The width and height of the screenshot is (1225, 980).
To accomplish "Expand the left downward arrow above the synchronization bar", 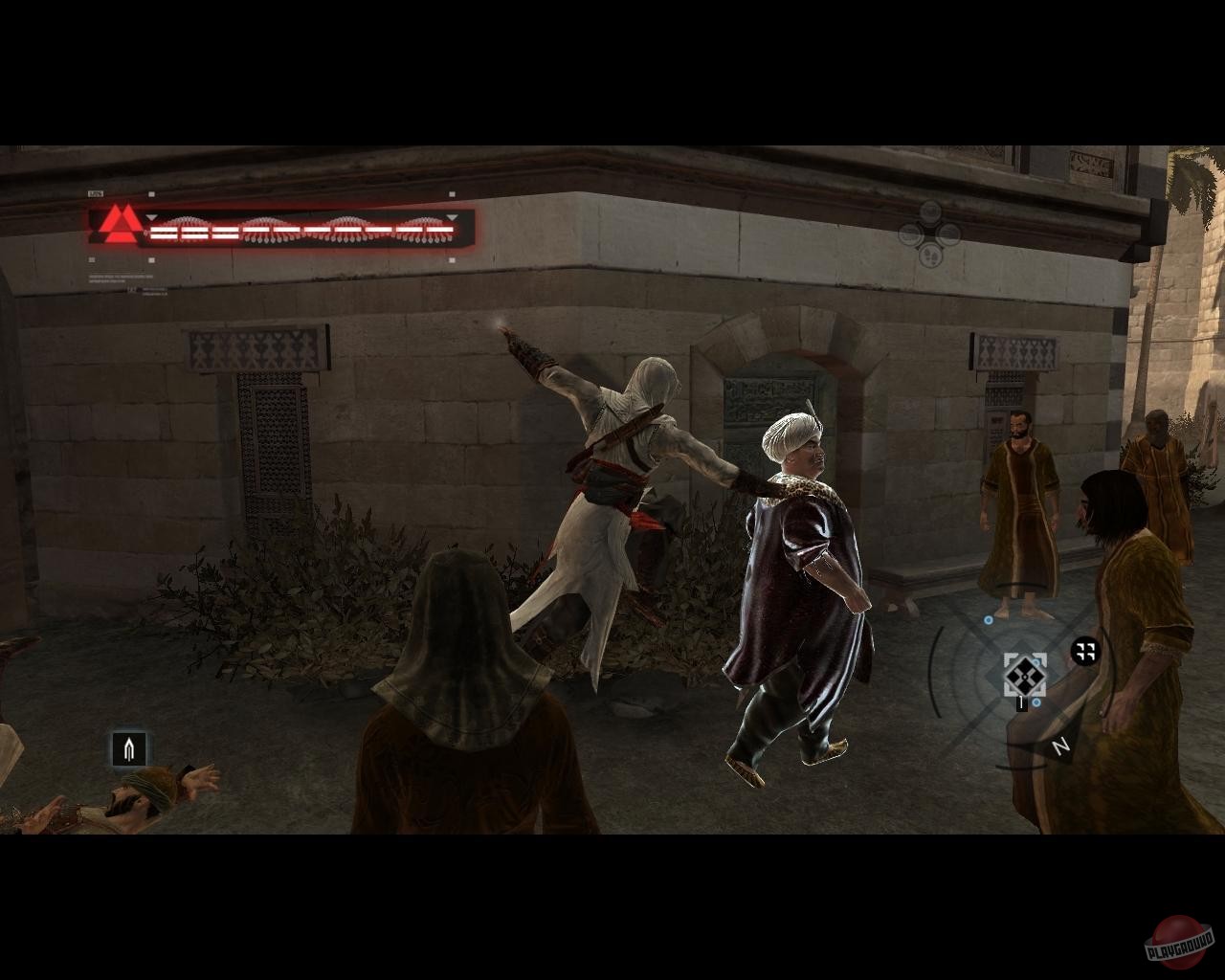I will click(151, 217).
